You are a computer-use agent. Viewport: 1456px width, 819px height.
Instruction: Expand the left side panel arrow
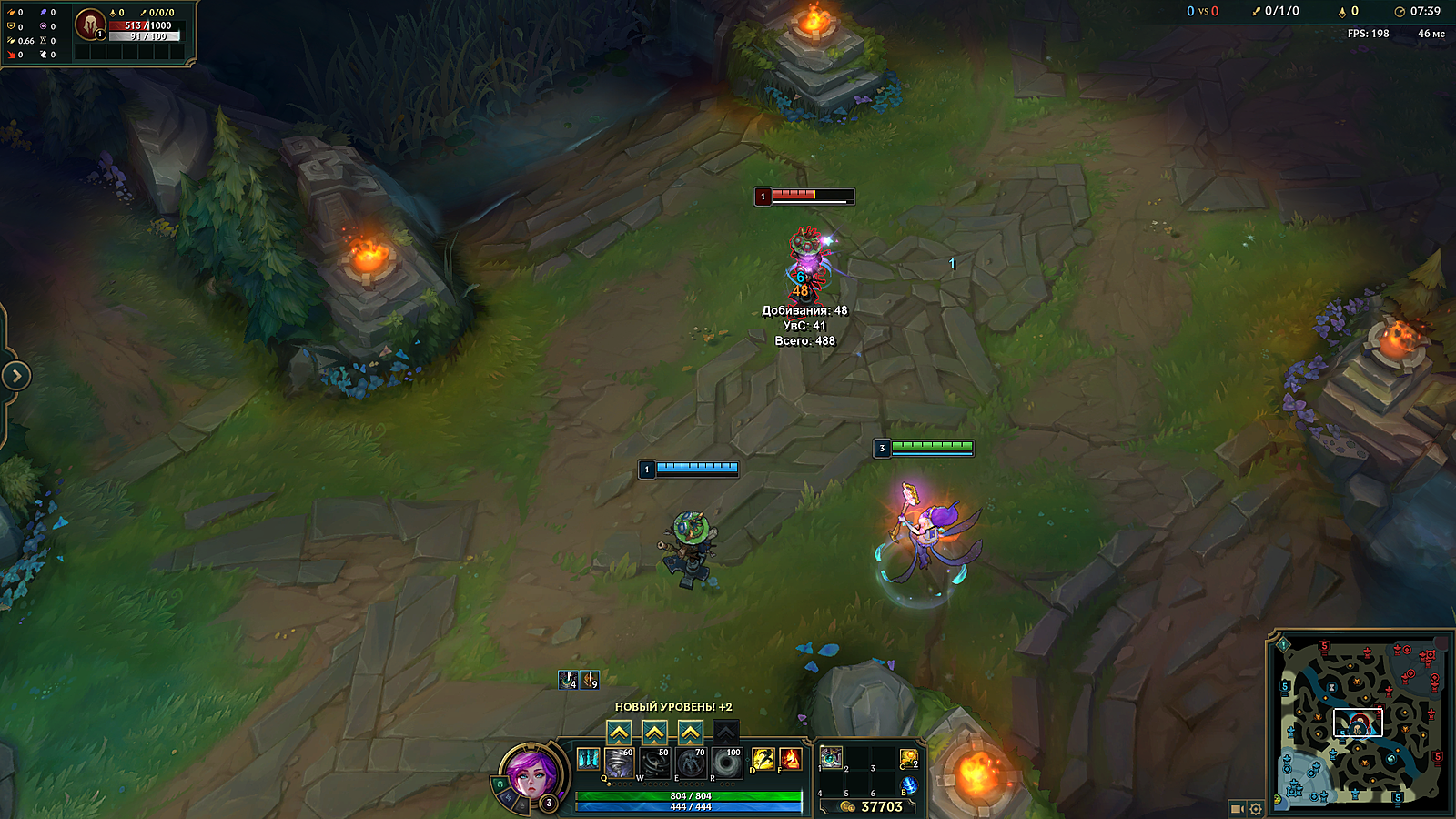(15, 376)
